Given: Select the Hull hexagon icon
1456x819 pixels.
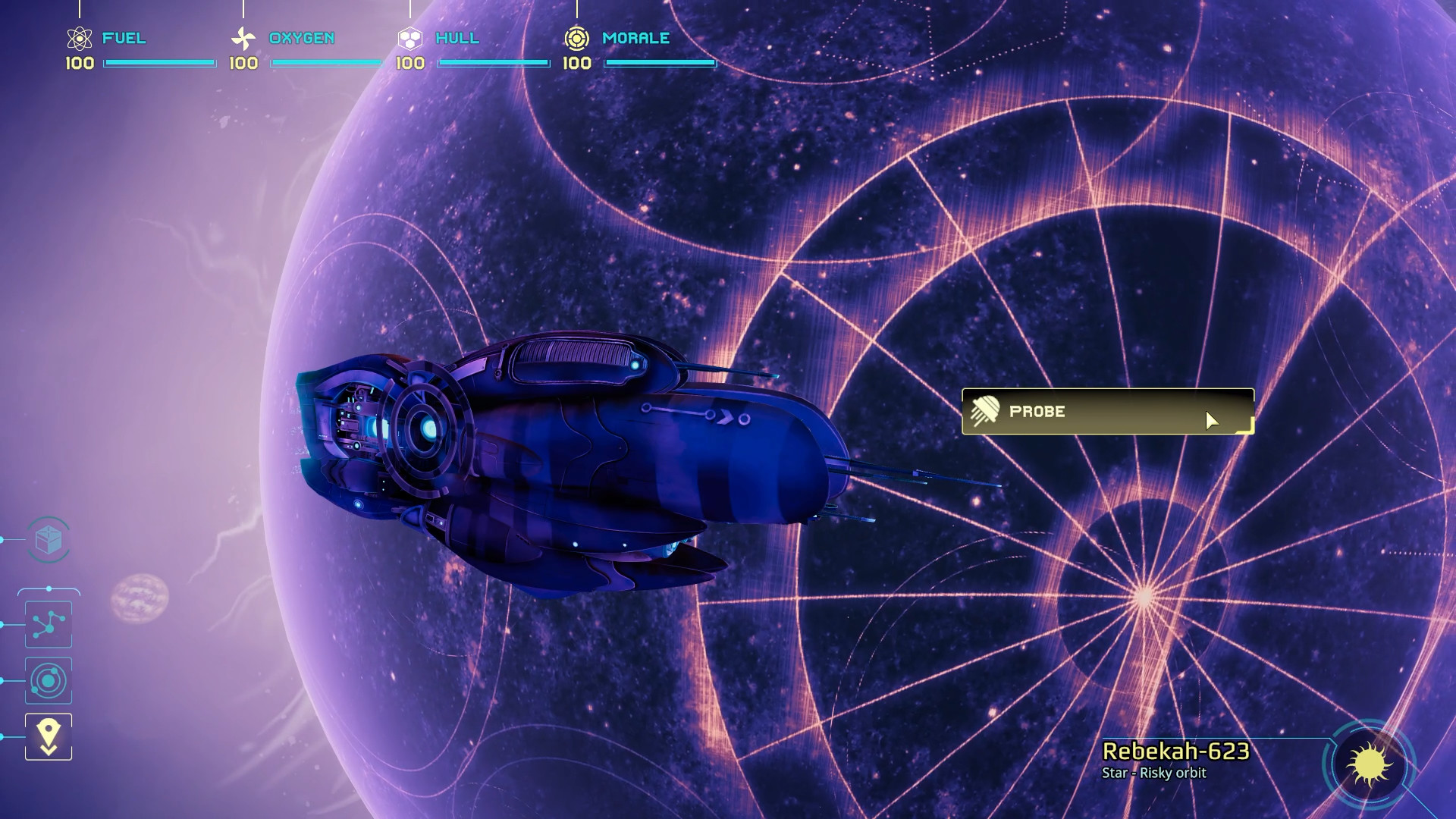Looking at the screenshot, I should point(411,37).
